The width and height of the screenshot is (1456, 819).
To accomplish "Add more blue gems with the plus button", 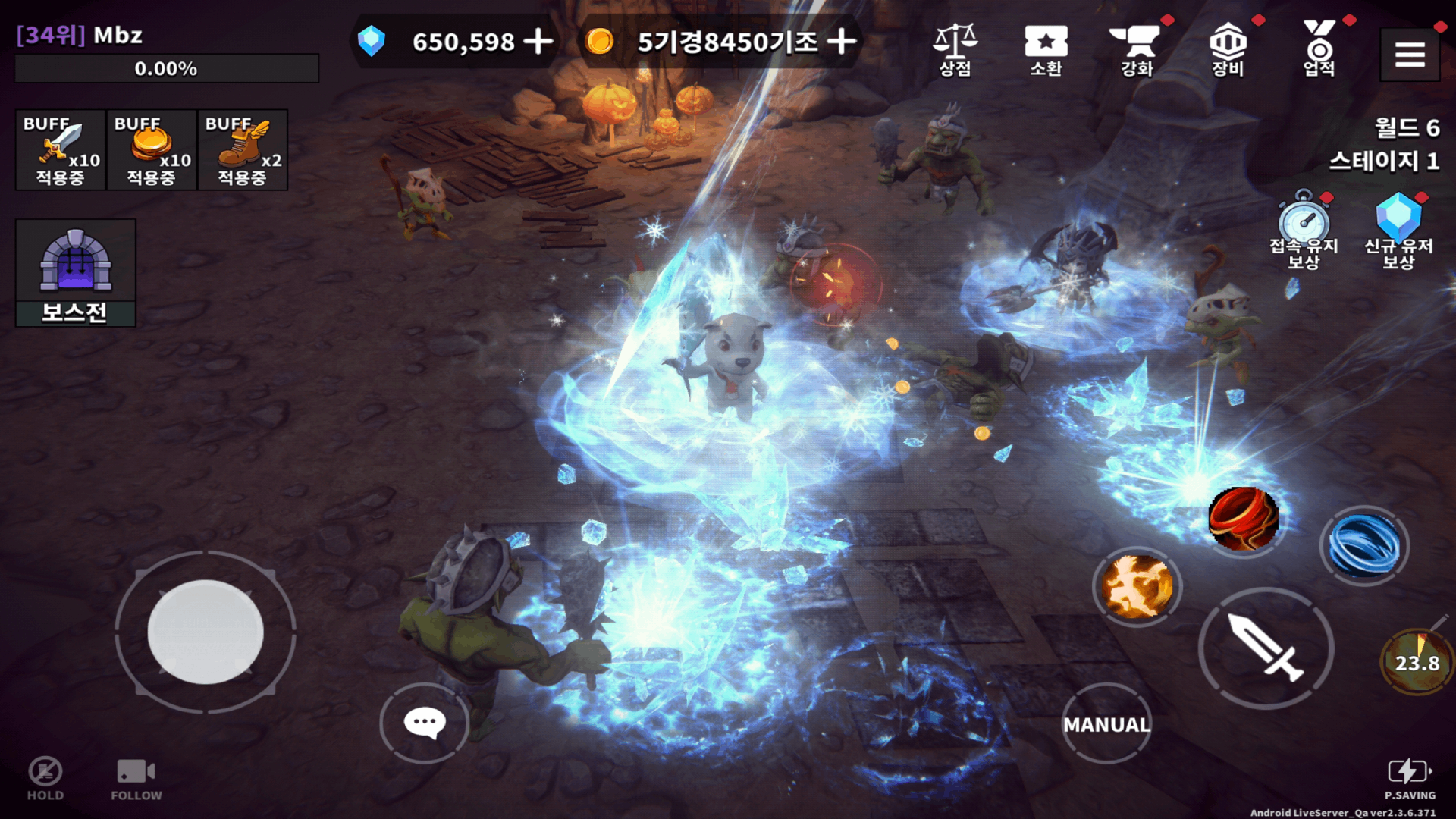I will pos(538,42).
